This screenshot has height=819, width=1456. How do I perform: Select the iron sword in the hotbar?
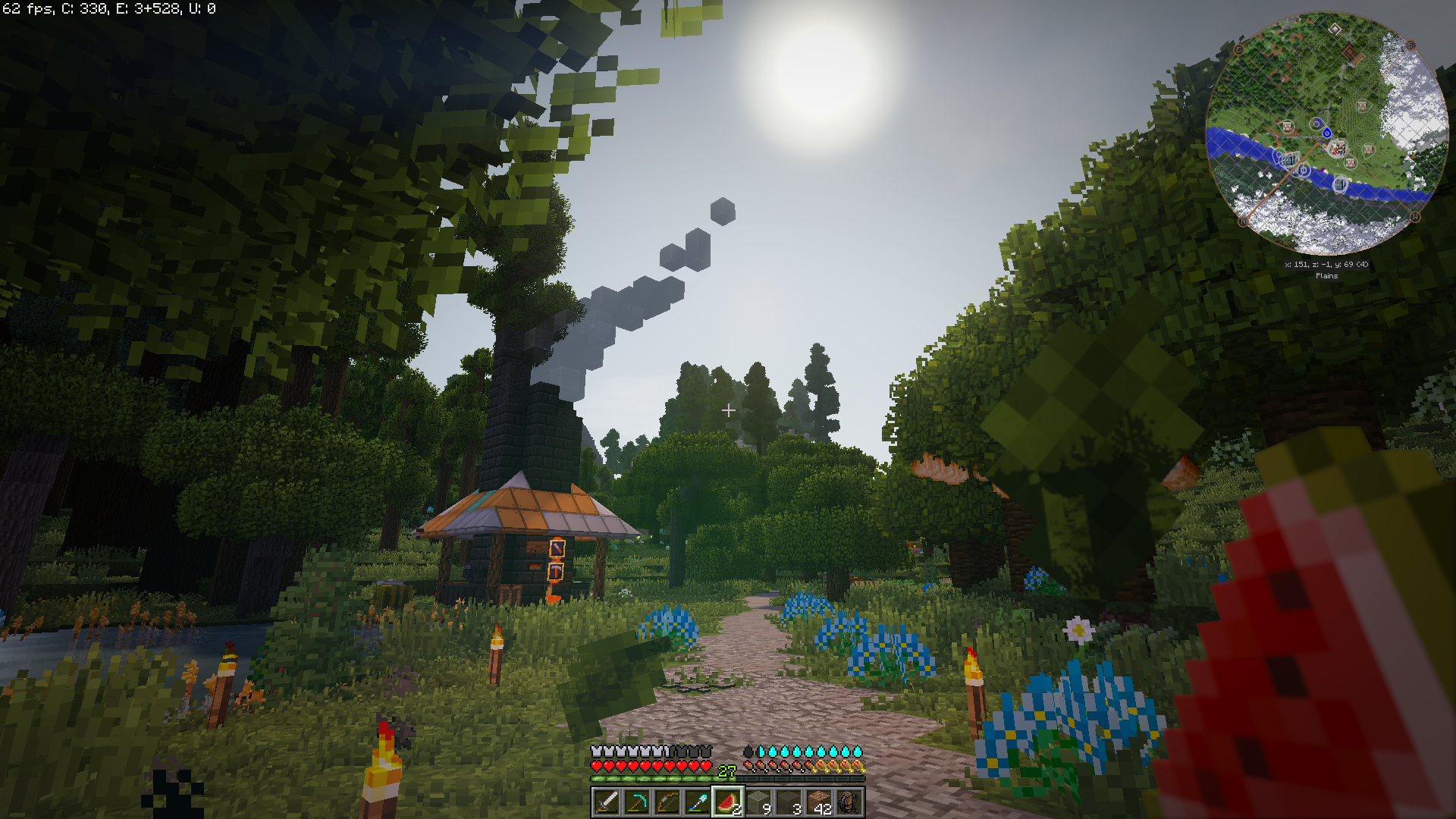606,802
